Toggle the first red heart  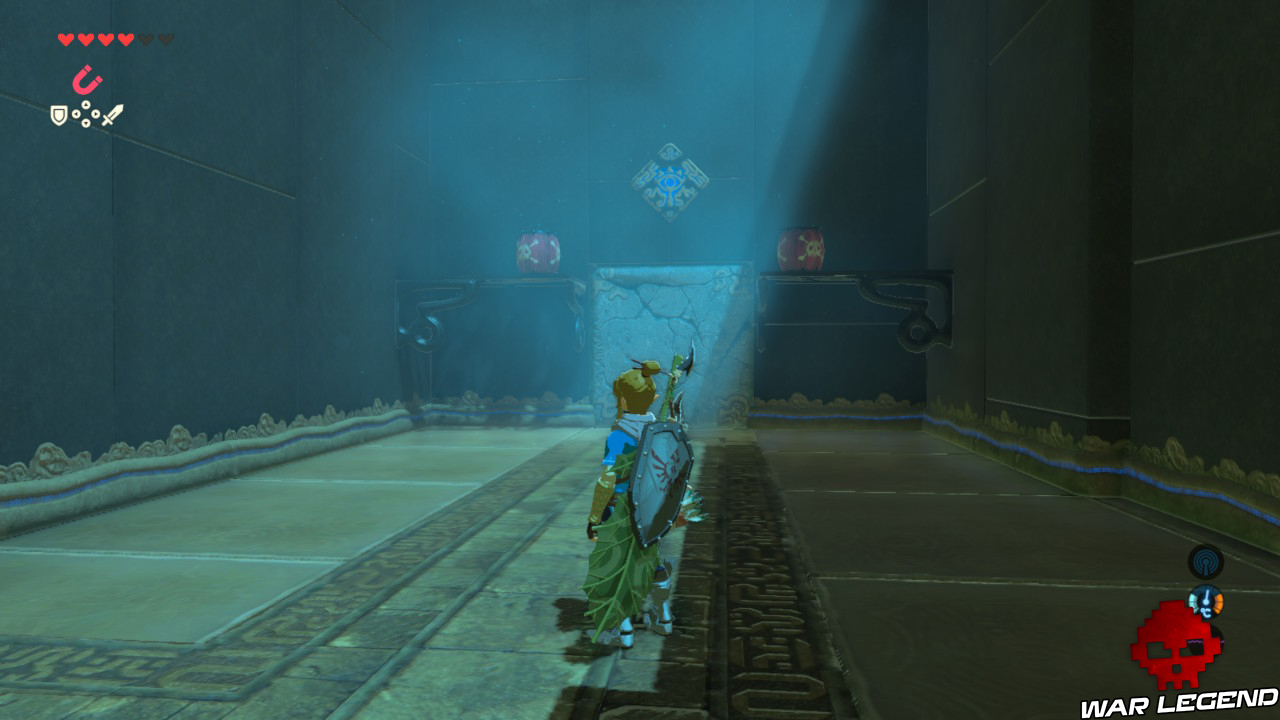click(66, 37)
